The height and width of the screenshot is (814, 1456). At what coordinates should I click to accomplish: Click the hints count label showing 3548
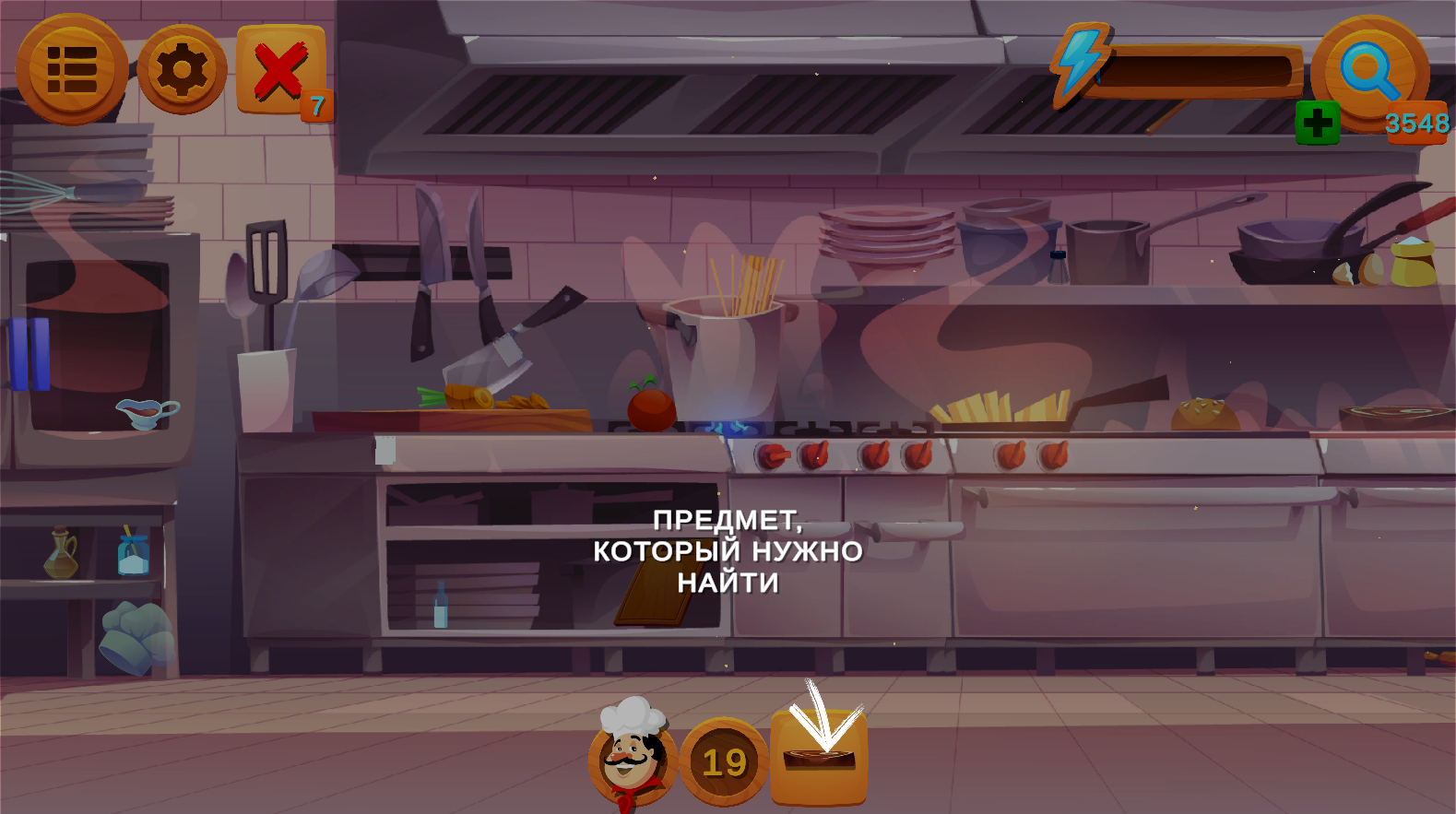pos(1415,121)
